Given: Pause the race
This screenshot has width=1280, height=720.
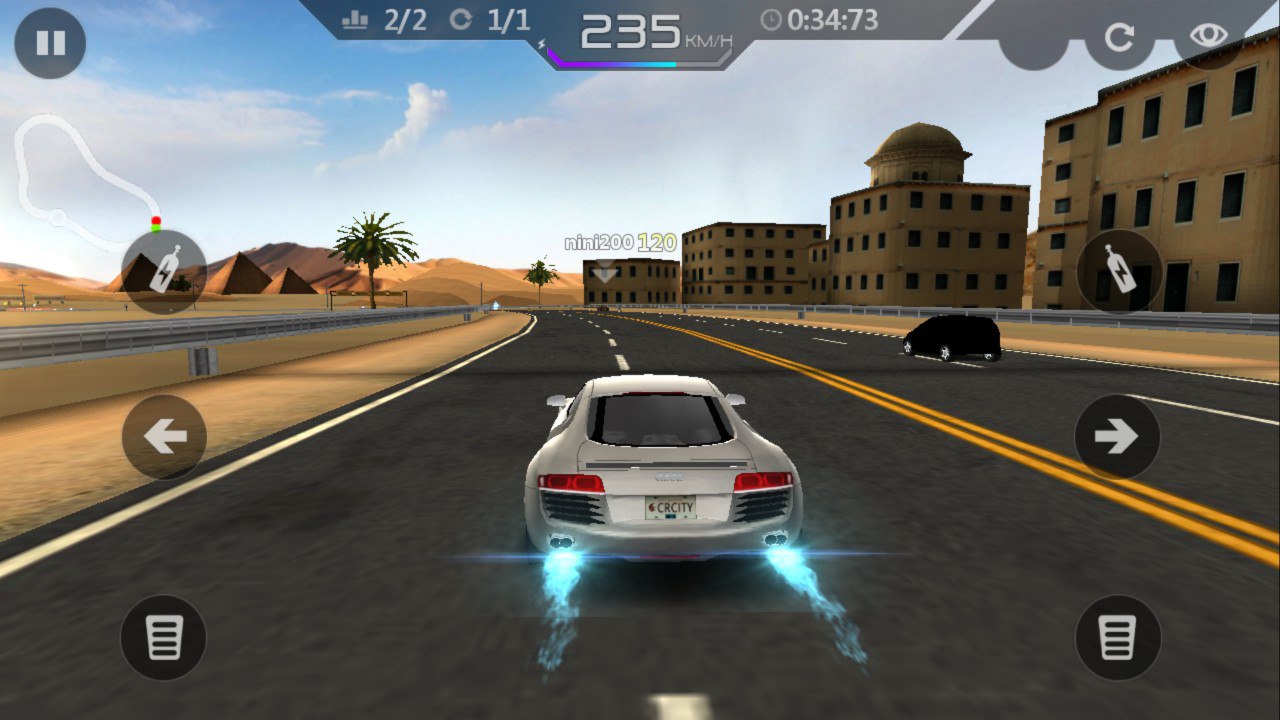Looking at the screenshot, I should coord(50,43).
